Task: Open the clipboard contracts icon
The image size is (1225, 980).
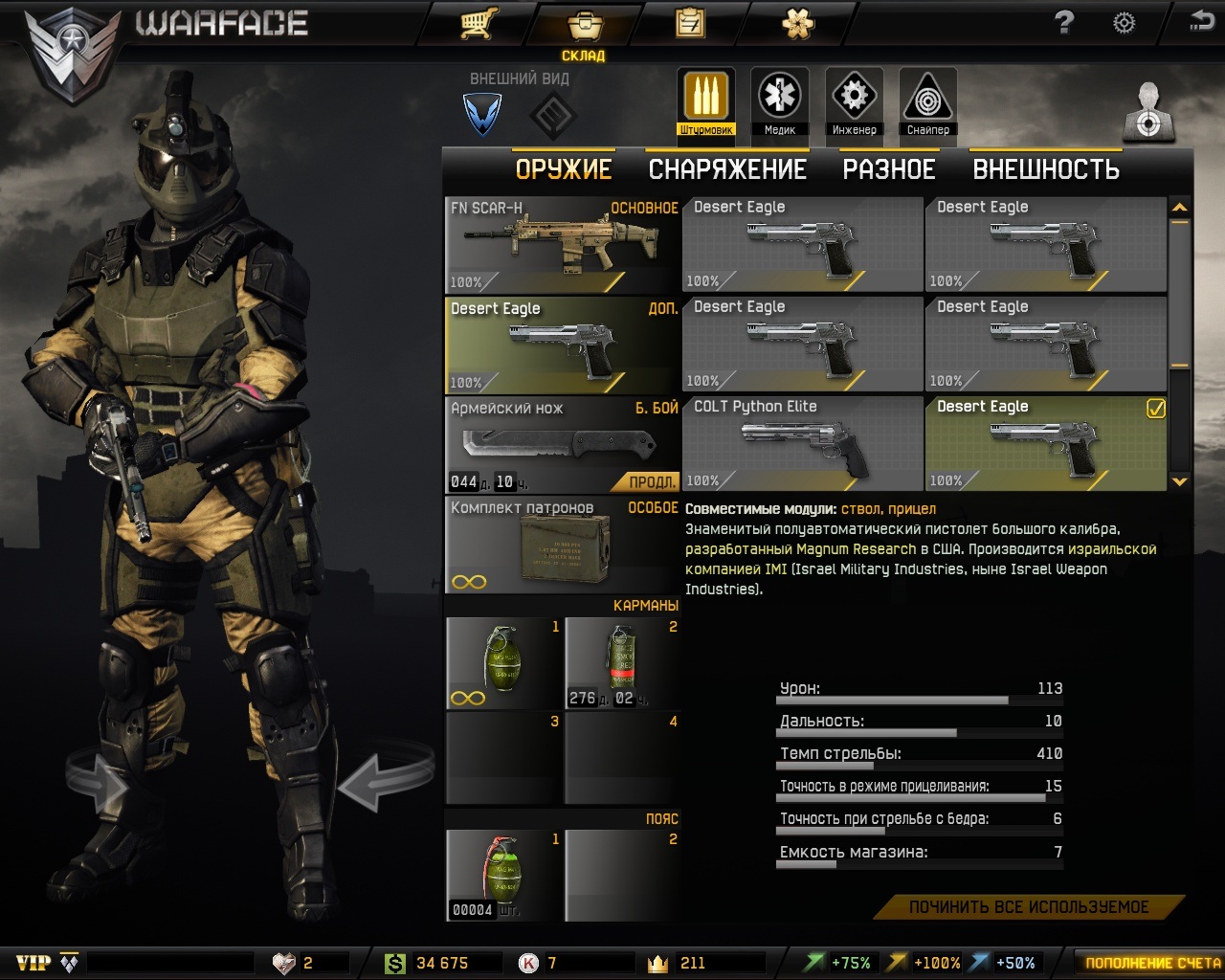Action: pos(689,23)
